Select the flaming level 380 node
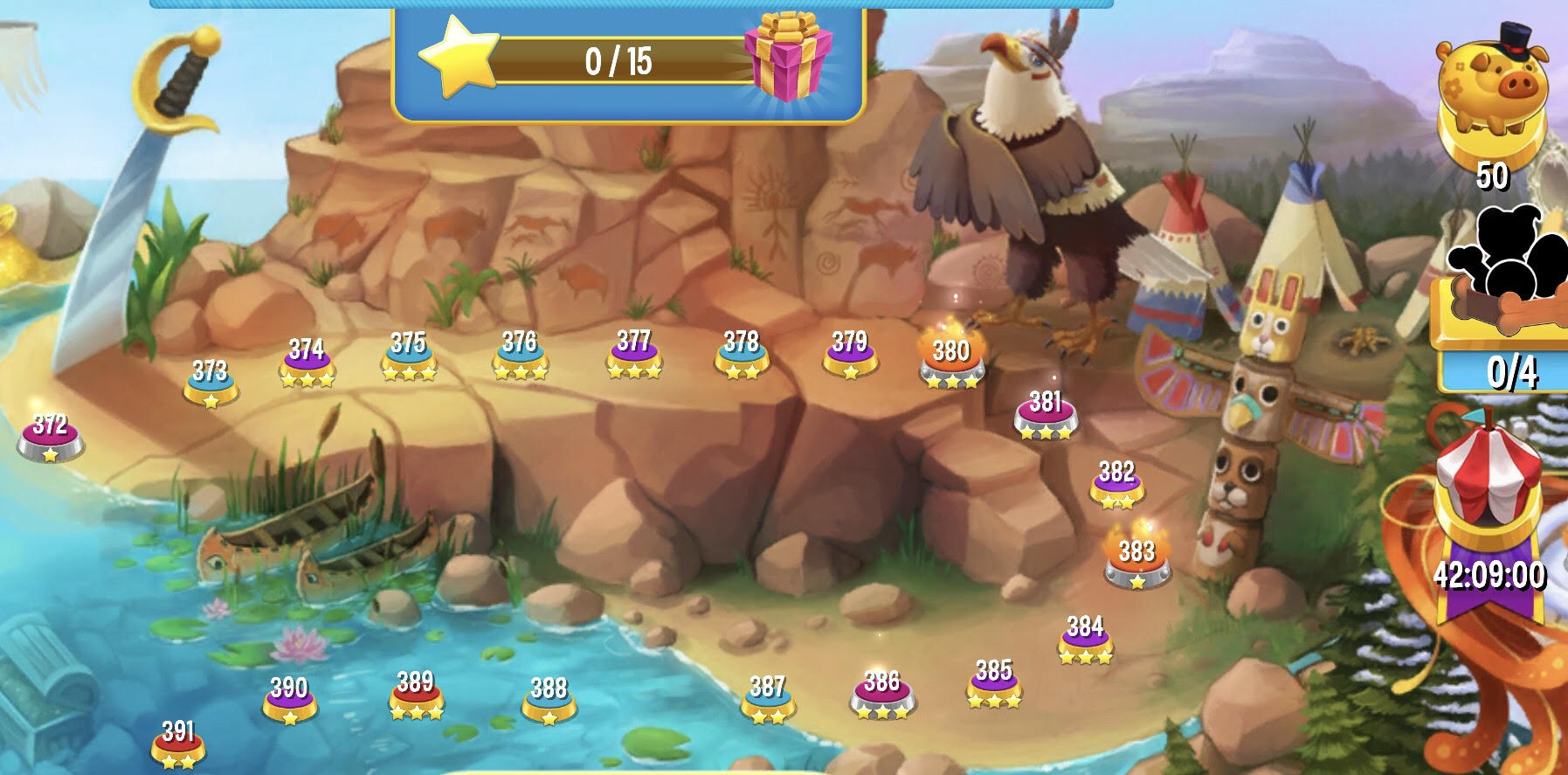The width and height of the screenshot is (1568, 775). (x=950, y=359)
